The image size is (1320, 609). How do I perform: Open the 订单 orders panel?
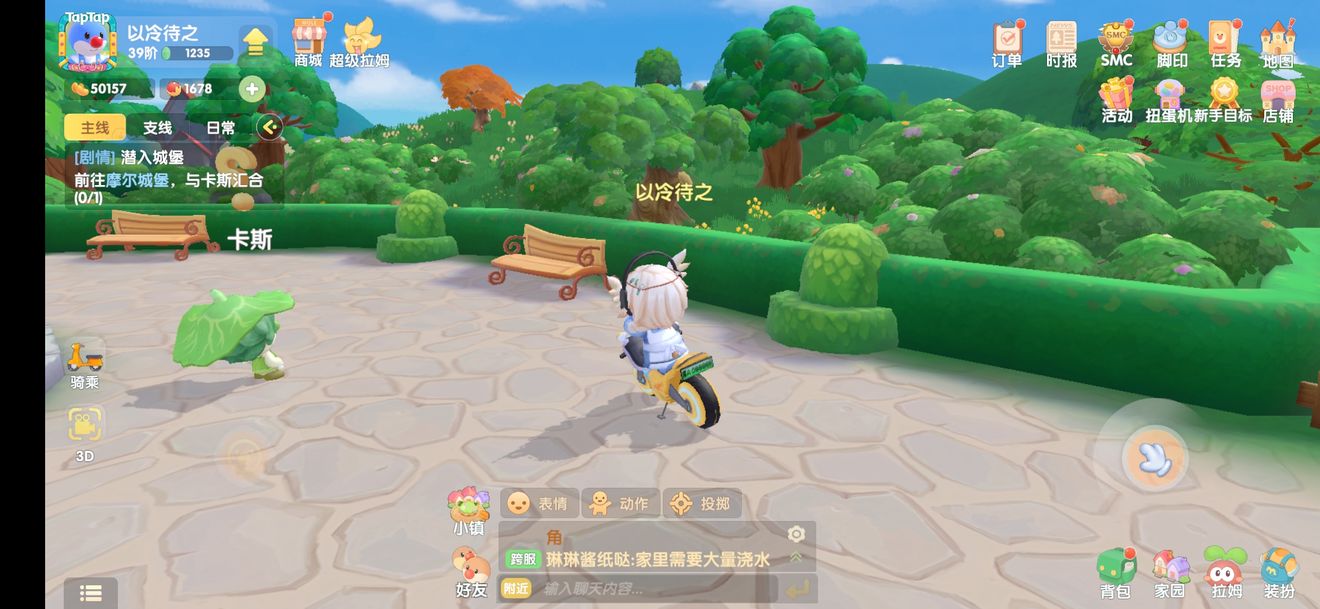click(x=1007, y=43)
